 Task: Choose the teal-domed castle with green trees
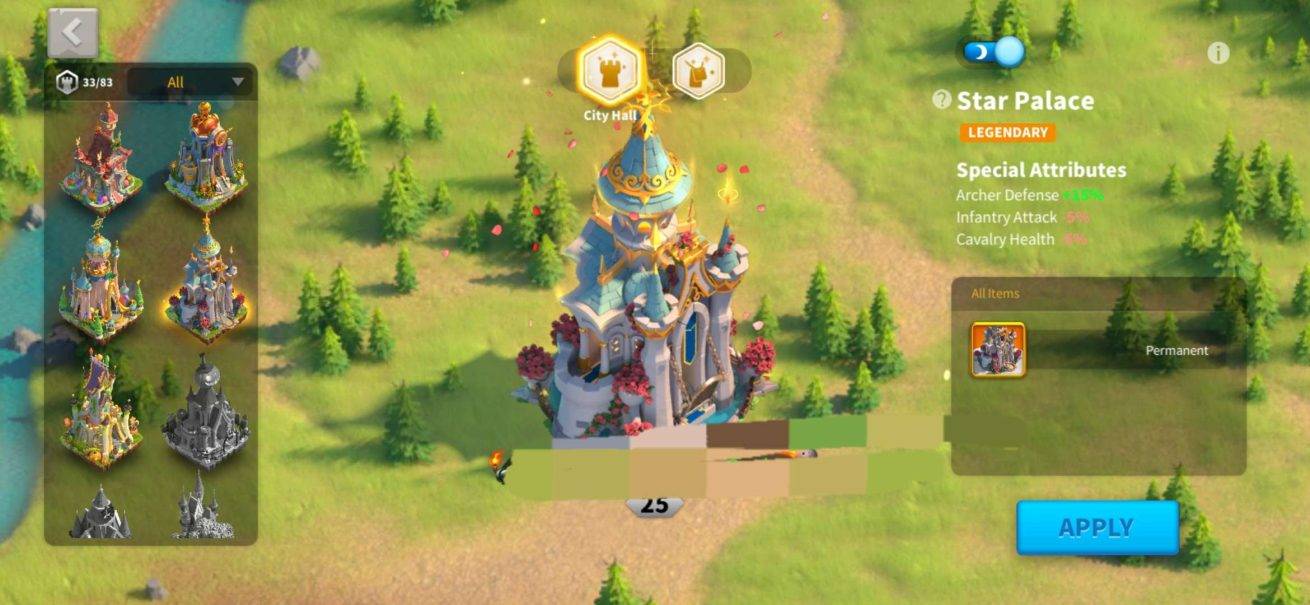[x=100, y=283]
